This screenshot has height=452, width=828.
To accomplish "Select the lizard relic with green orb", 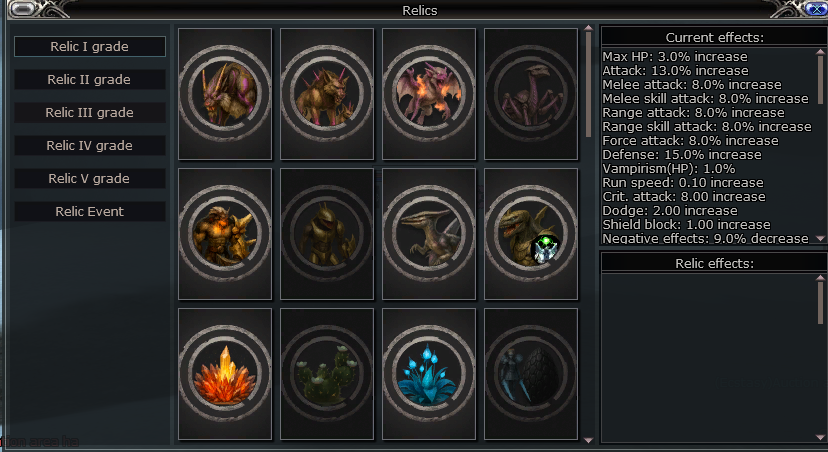I will tap(531, 233).
